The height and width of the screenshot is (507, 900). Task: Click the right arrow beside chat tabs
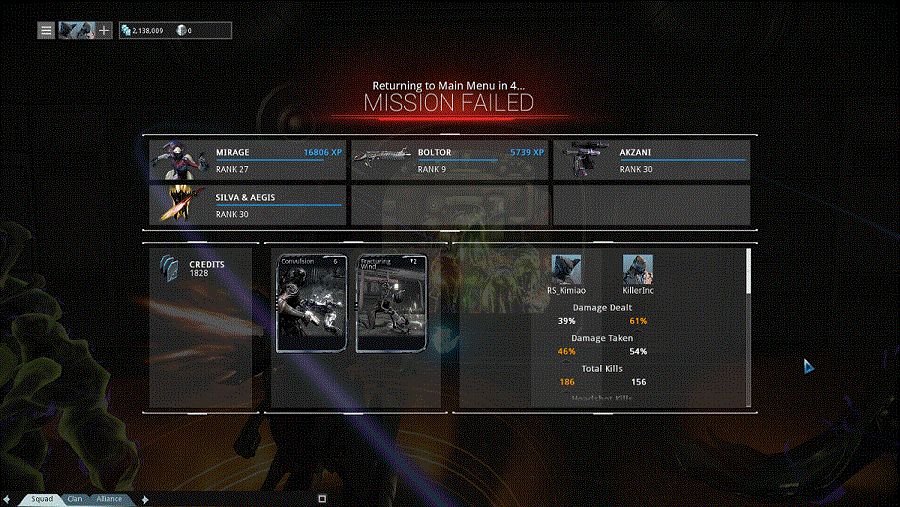(146, 498)
